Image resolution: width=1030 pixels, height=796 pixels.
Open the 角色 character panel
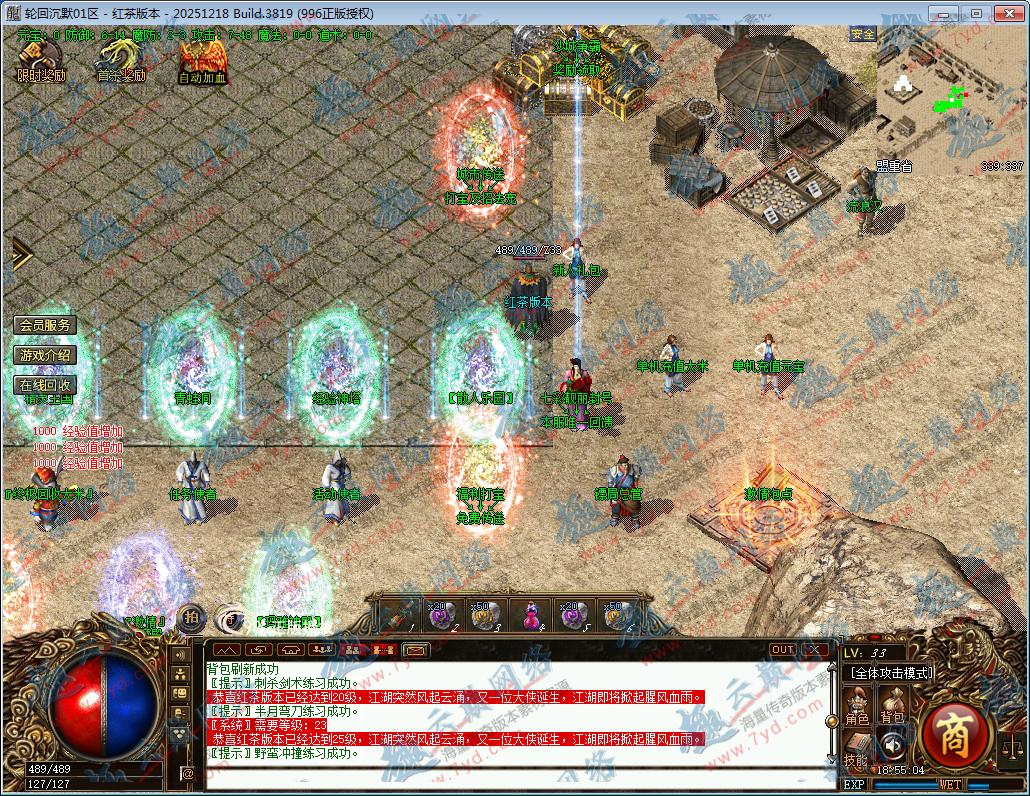[858, 707]
